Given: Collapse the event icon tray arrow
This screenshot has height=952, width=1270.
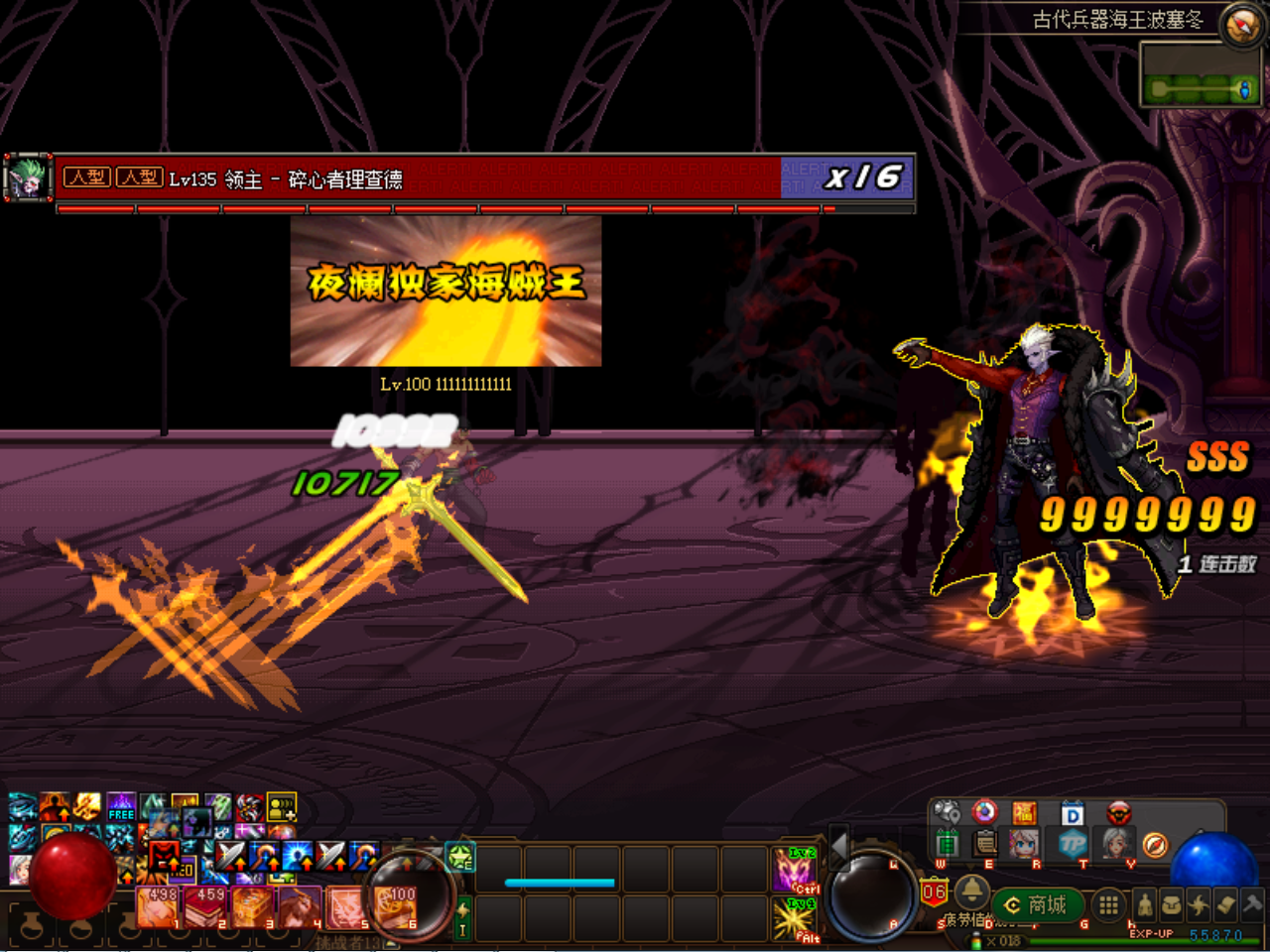Looking at the screenshot, I should (x=970, y=865).
